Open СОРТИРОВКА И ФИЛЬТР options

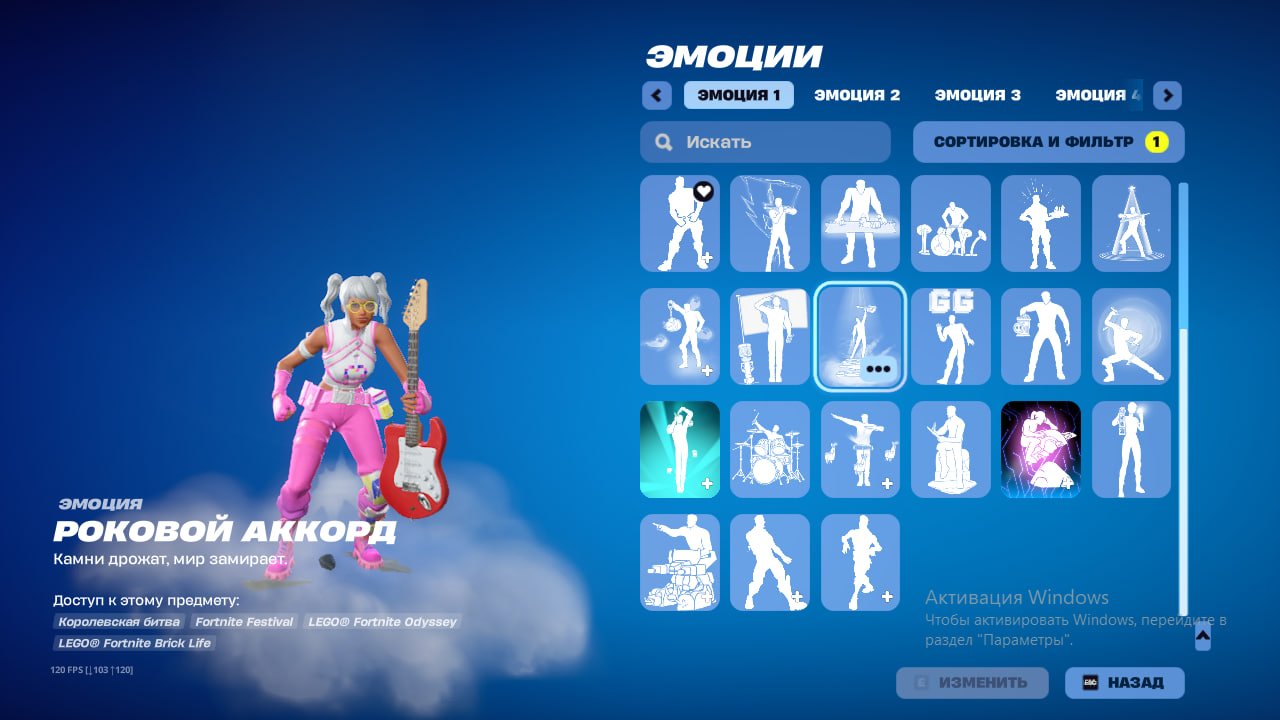pos(1046,142)
